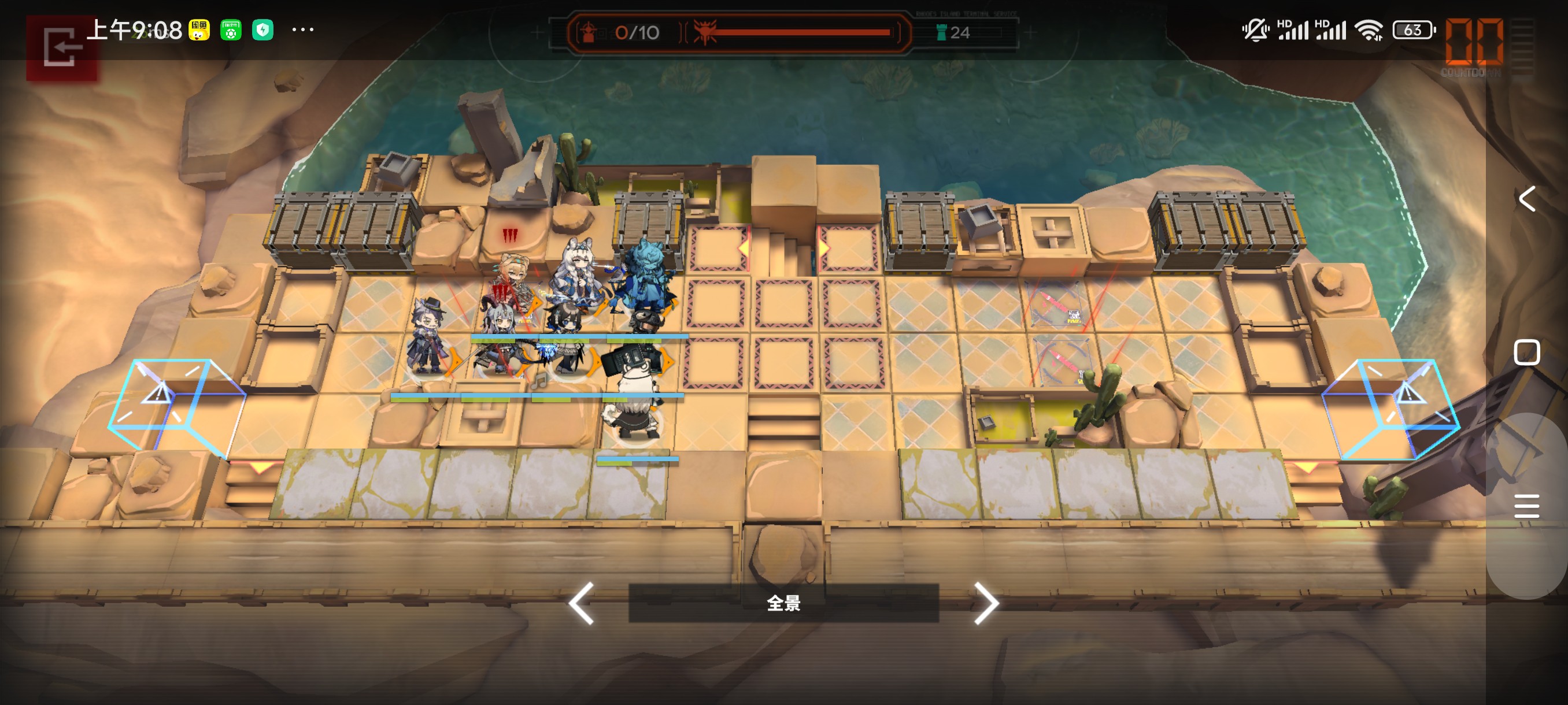
Task: Tap the red exit button
Action: [x=61, y=47]
